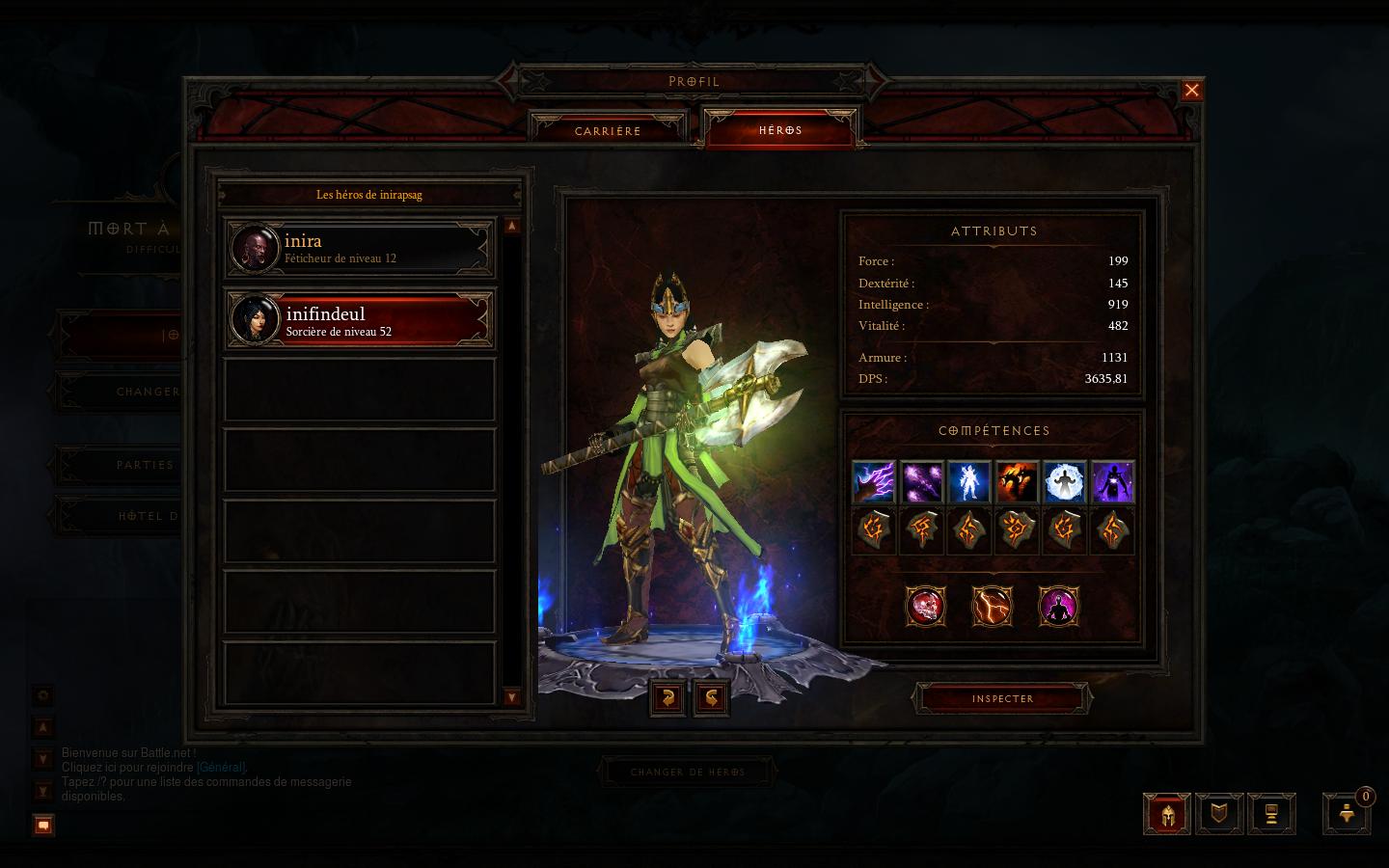Switch to the Carrière tab
The width and height of the screenshot is (1389, 868).
pos(608,130)
